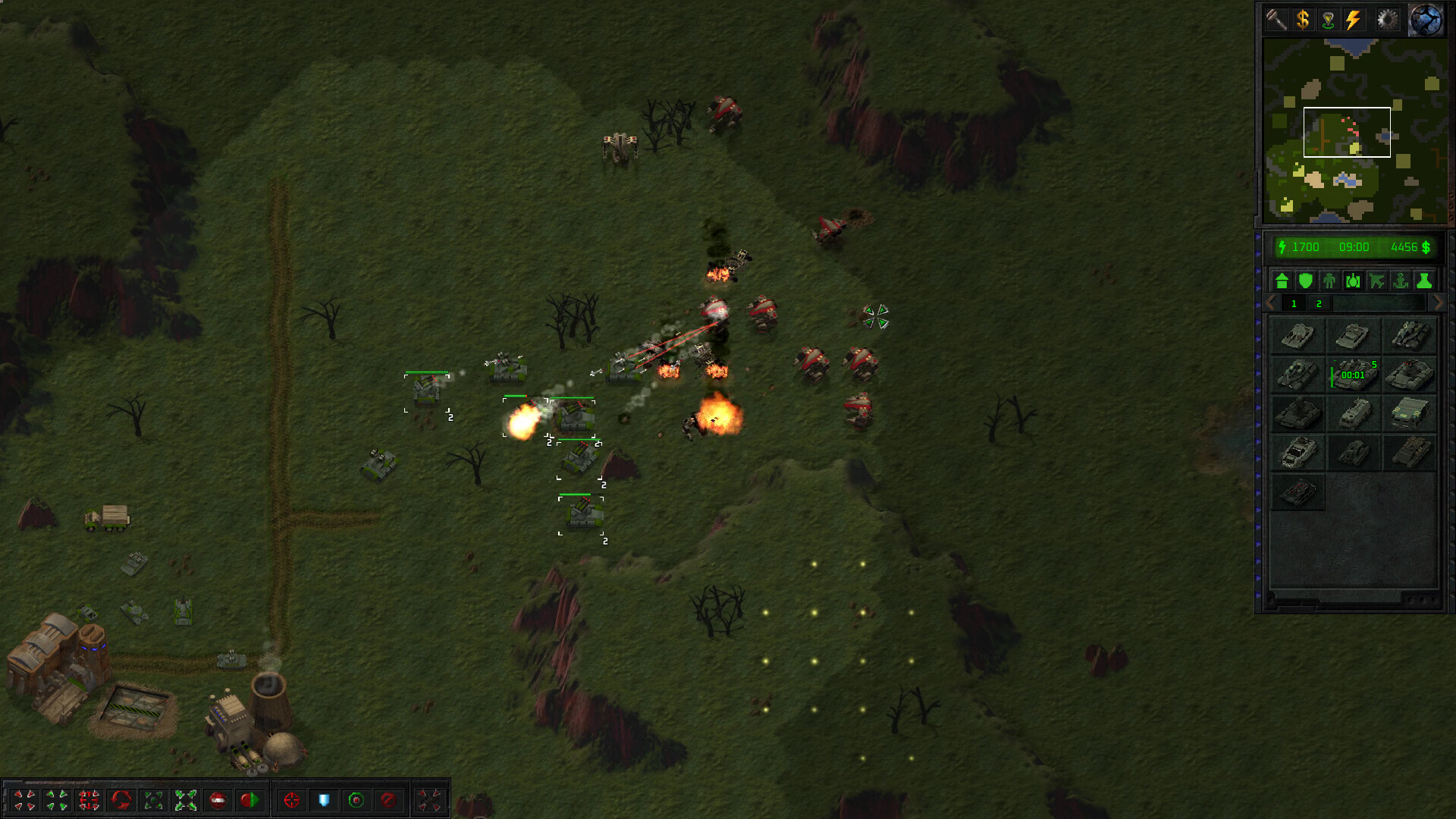
Task: Show the aircraft production tab
Action: point(1376,281)
